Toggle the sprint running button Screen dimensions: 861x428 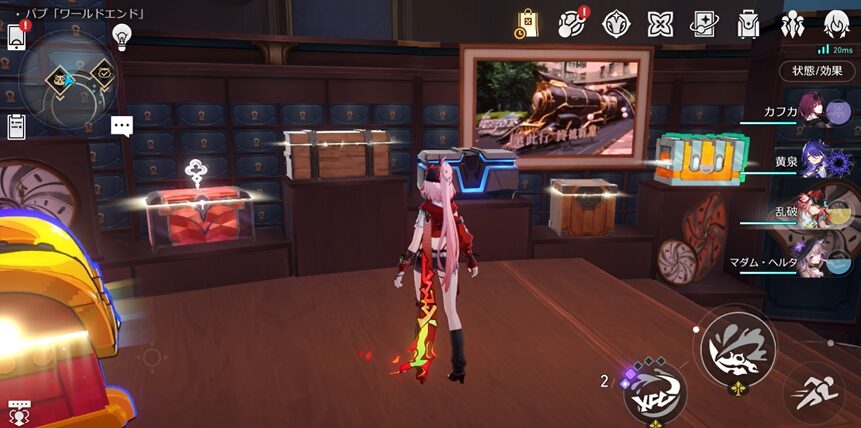click(x=812, y=391)
